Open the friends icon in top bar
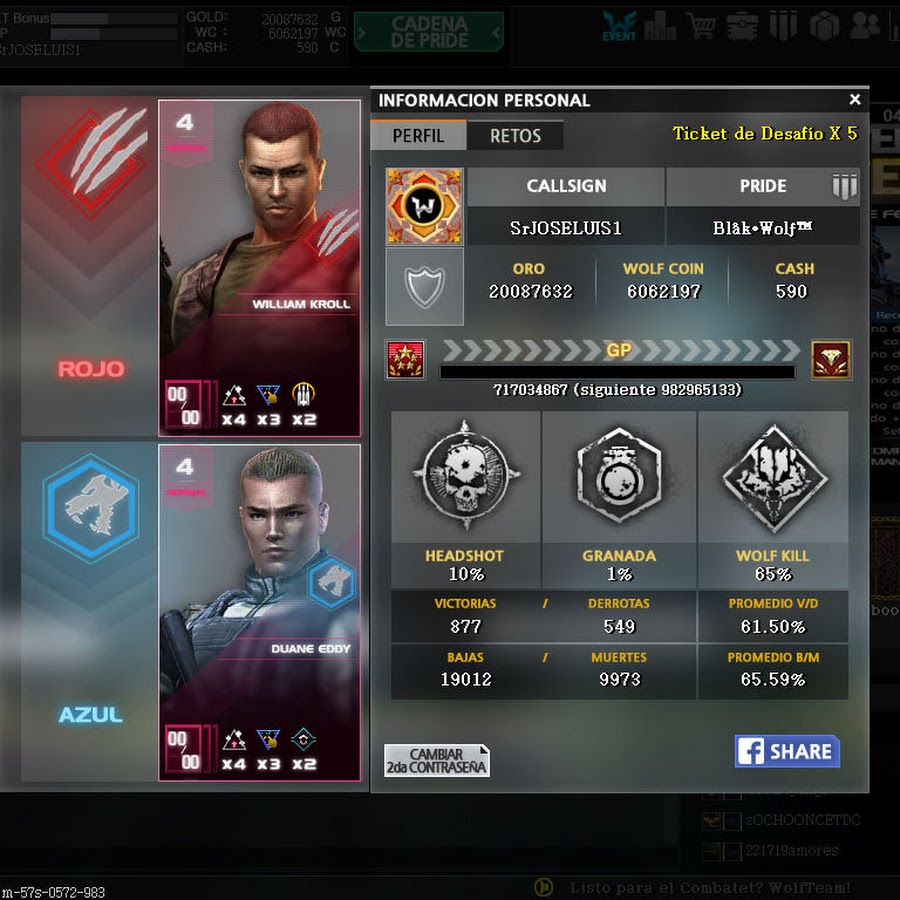The height and width of the screenshot is (900, 900). [864, 26]
